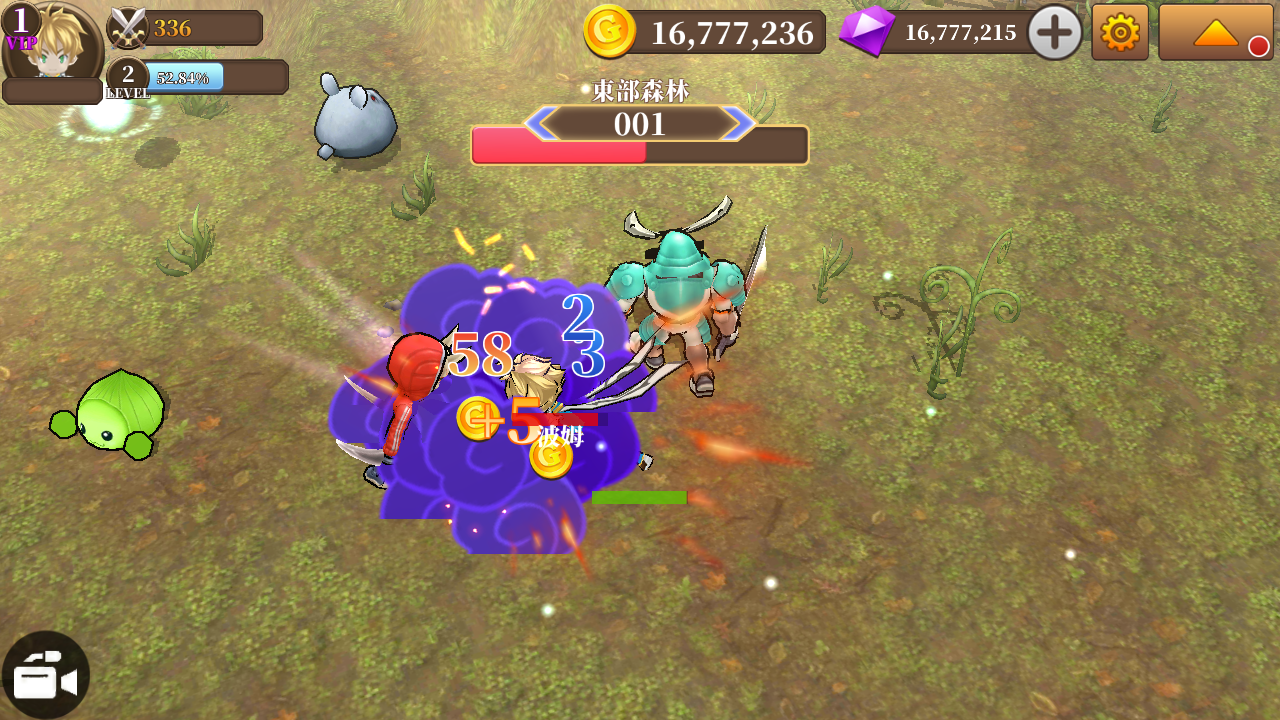Click the plus button to add gems
1280x720 pixels.
tap(1054, 33)
